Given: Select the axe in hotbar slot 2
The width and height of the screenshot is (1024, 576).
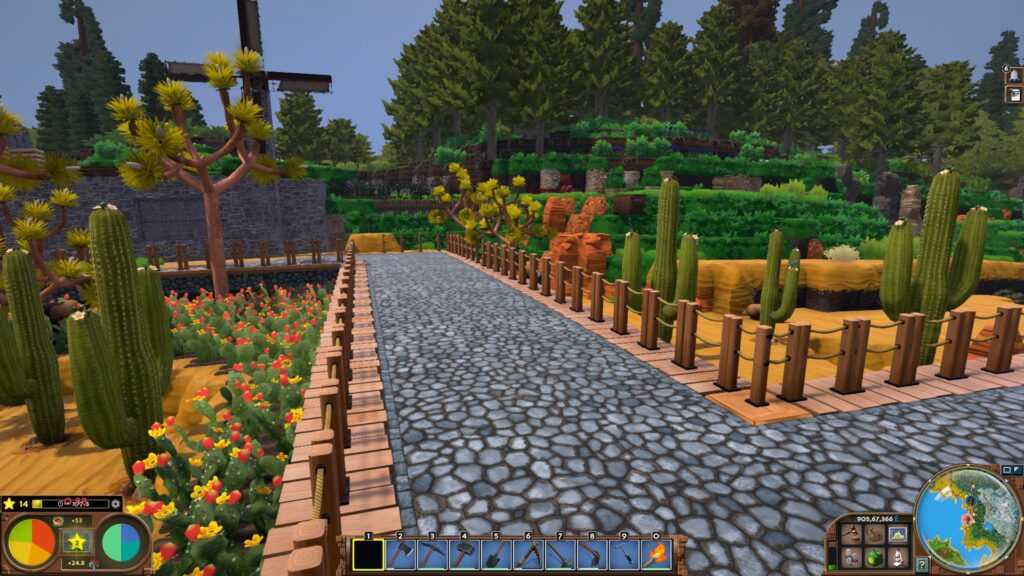Looking at the screenshot, I should pos(401,554).
